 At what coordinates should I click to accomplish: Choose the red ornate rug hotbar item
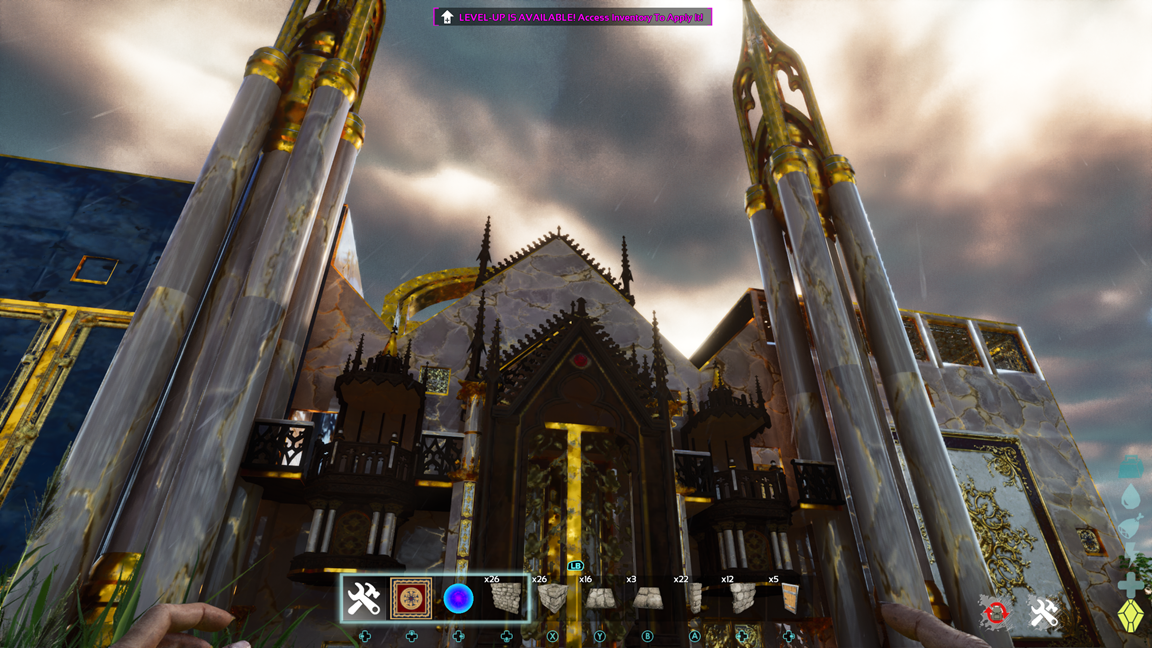coord(411,599)
